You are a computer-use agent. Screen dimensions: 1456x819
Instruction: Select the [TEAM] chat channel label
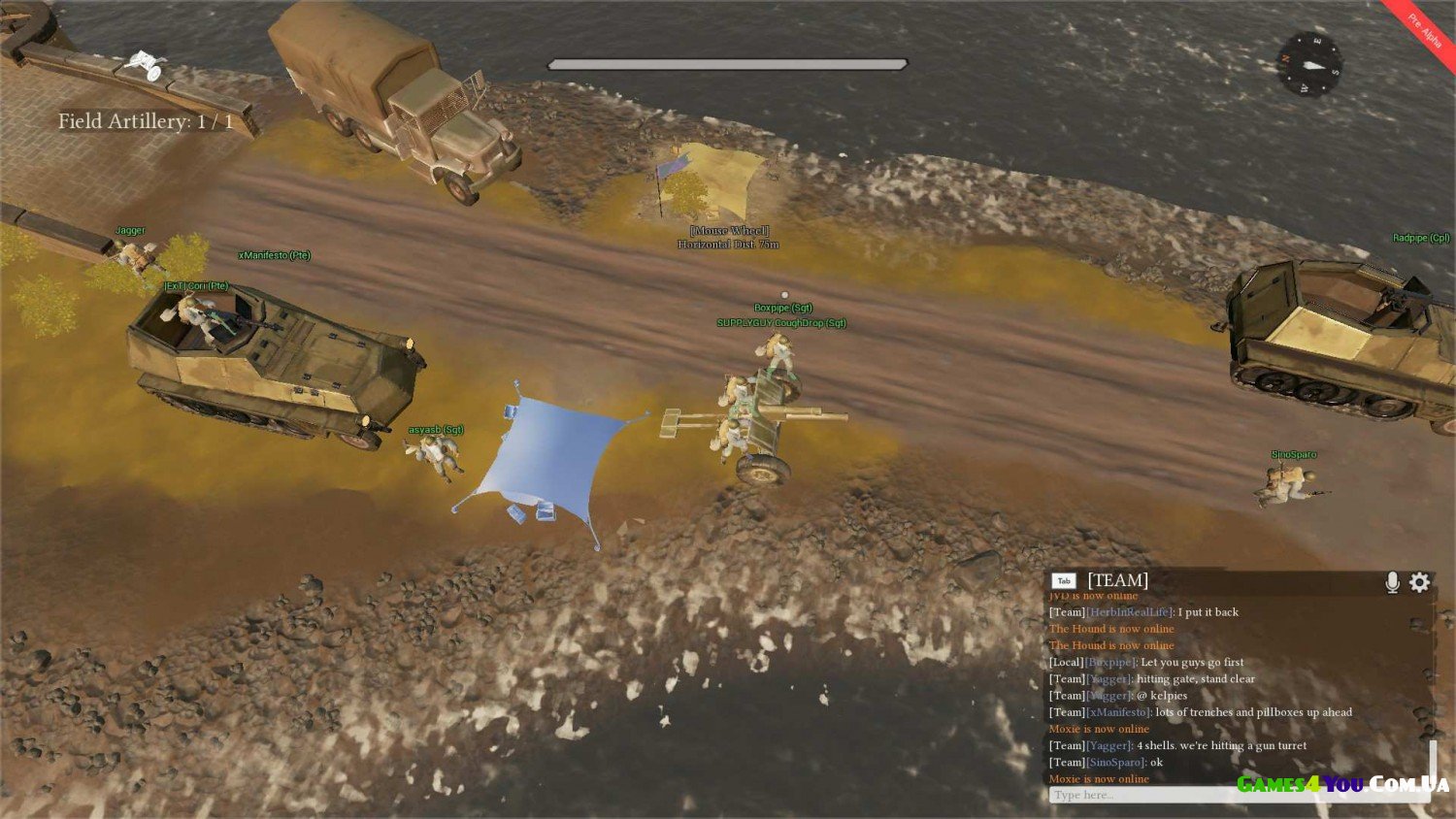1117,580
